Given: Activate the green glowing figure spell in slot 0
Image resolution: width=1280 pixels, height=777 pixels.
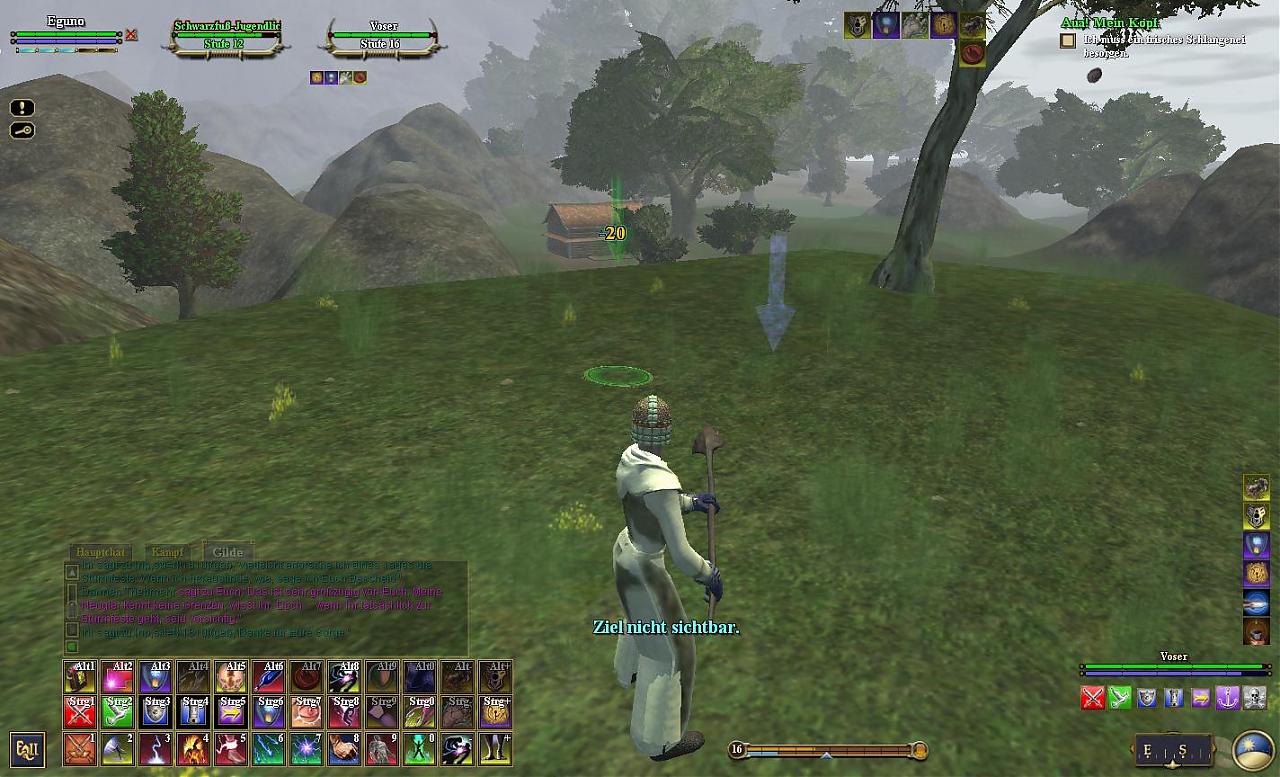Looking at the screenshot, I should (x=420, y=749).
